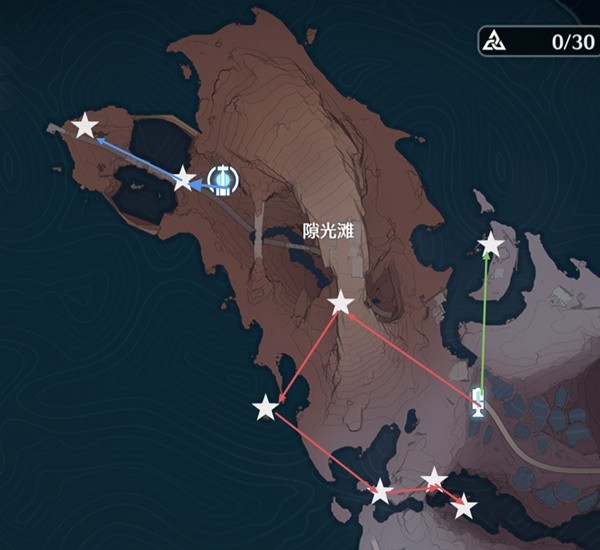Open the white waypoint icon at the green arrow's start
Screen dimensions: 600x550
[479, 401]
